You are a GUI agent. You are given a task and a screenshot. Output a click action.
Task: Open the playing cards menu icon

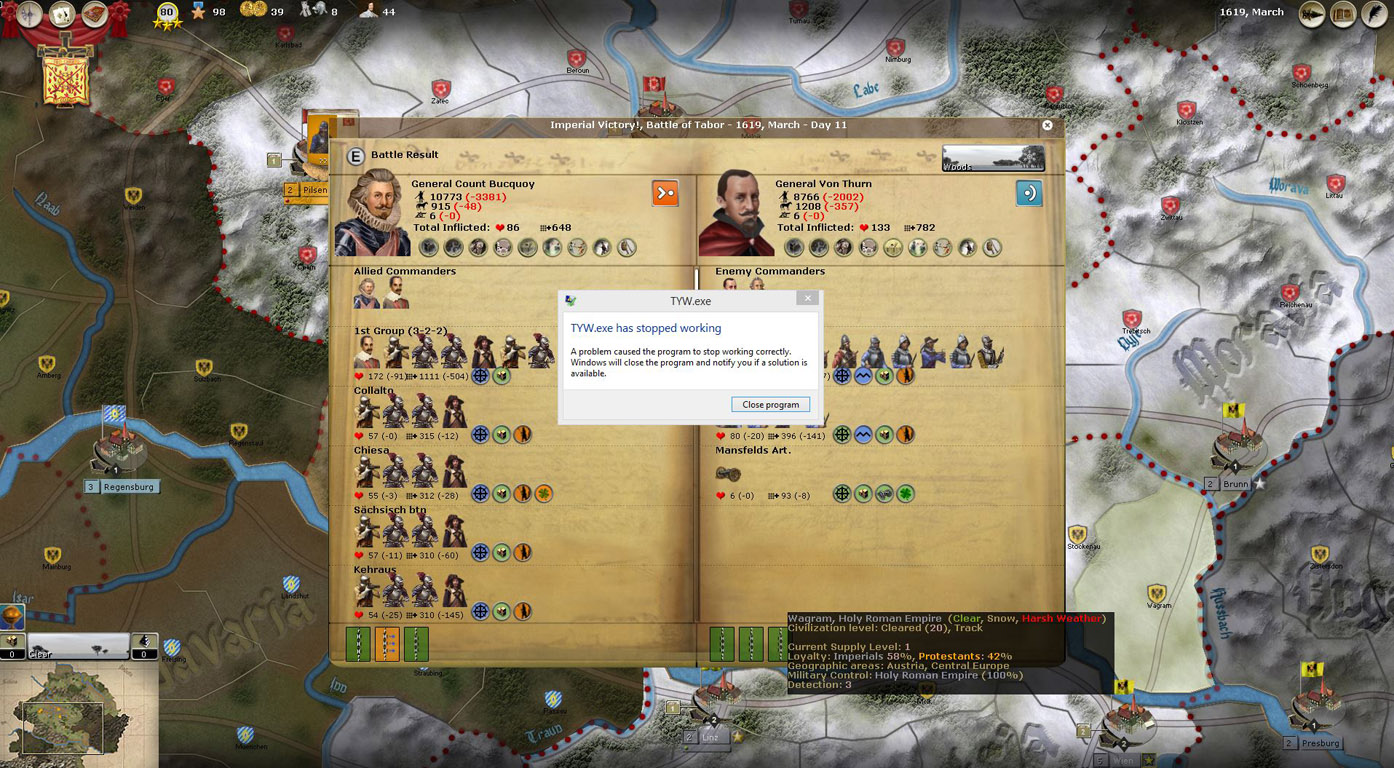pyautogui.click(x=62, y=14)
